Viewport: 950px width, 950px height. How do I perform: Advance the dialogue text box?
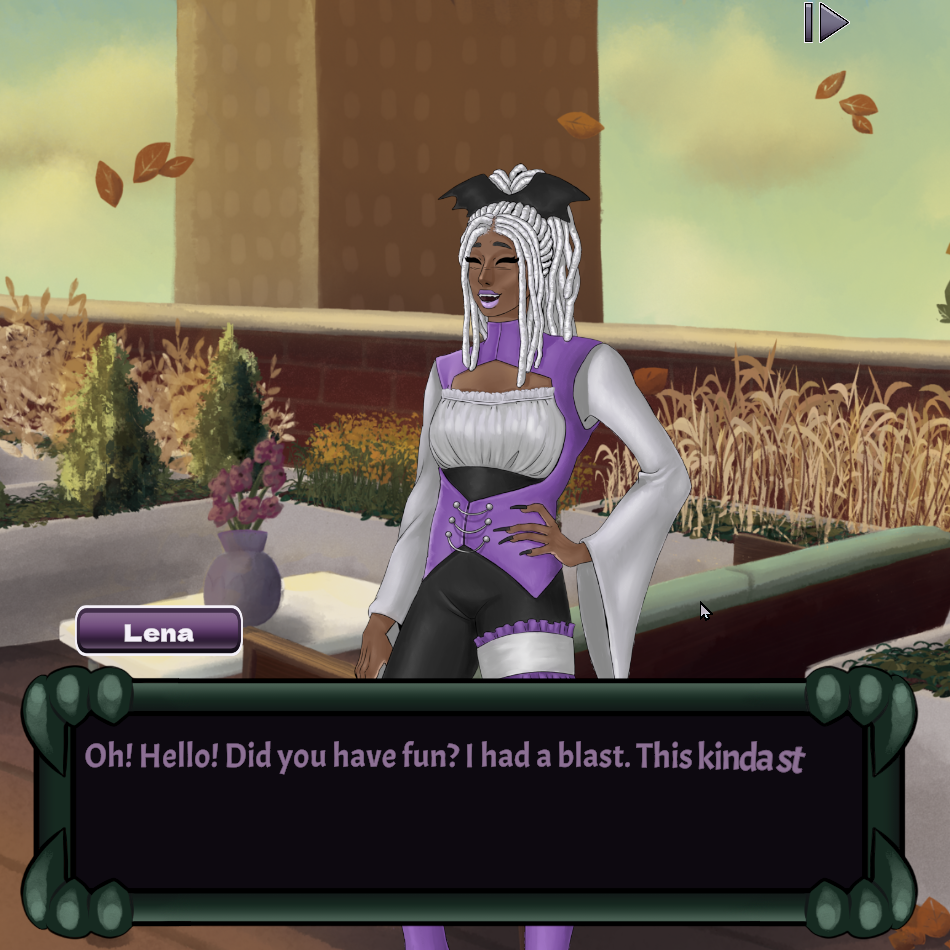point(468,800)
